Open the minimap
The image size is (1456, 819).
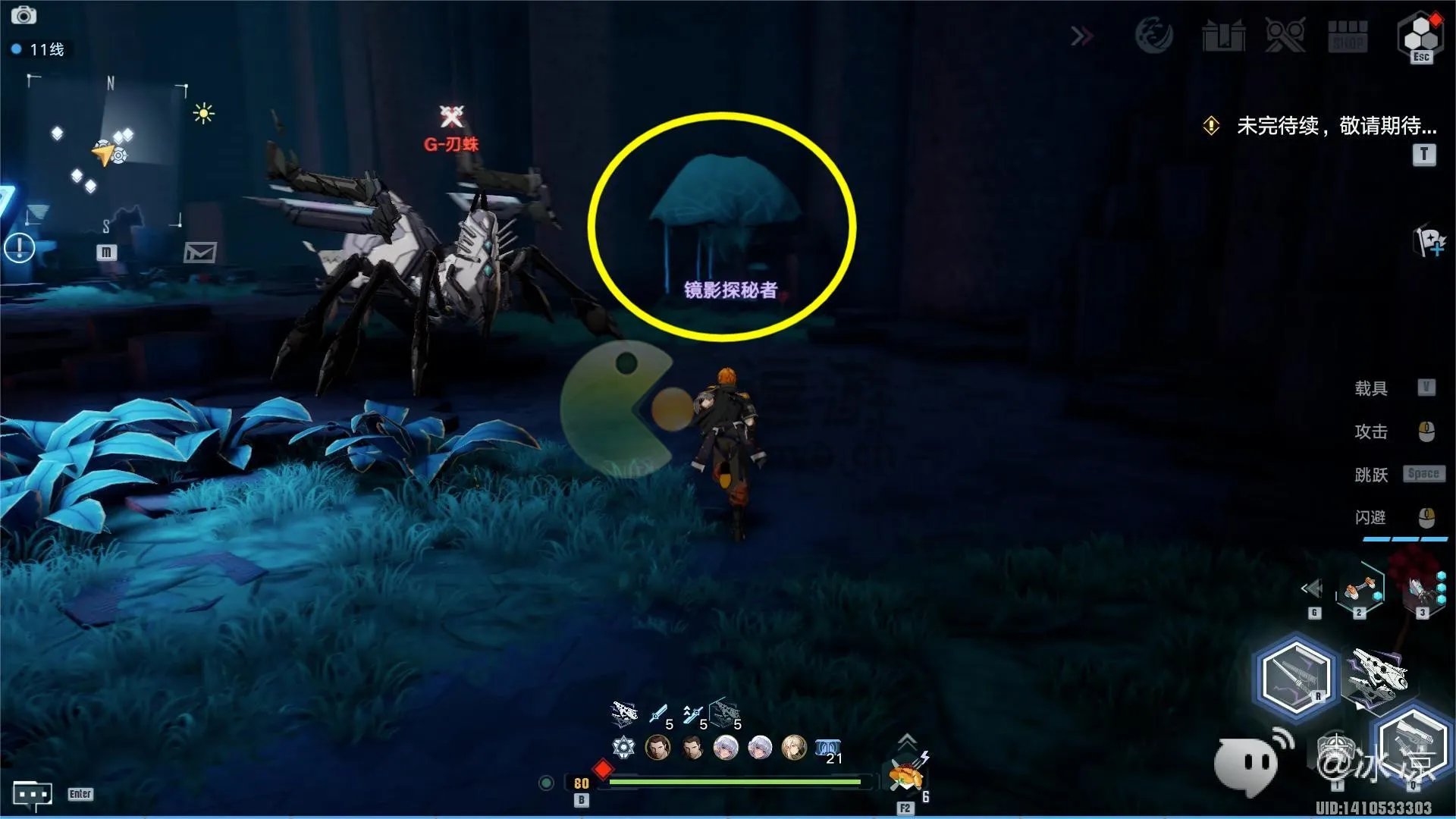tap(107, 152)
